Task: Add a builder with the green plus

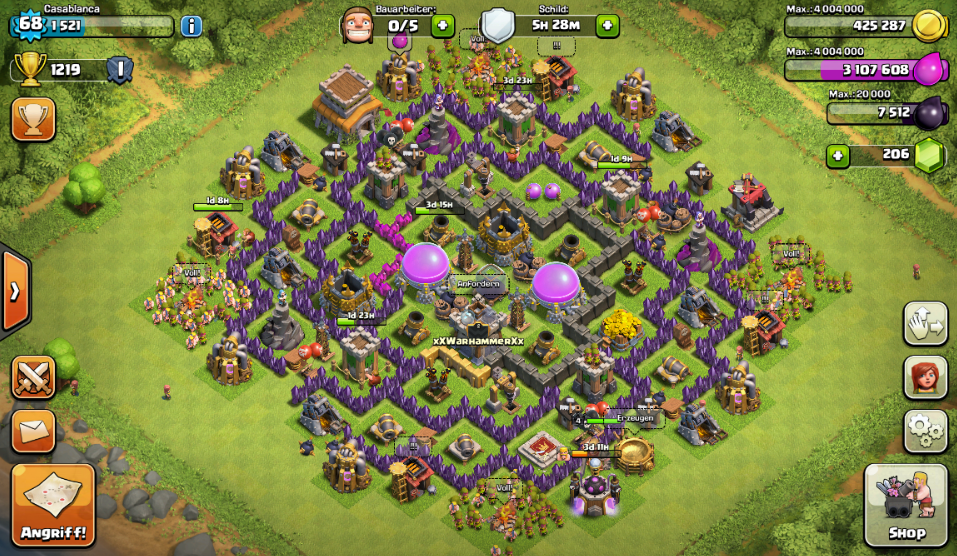Action: click(x=443, y=25)
